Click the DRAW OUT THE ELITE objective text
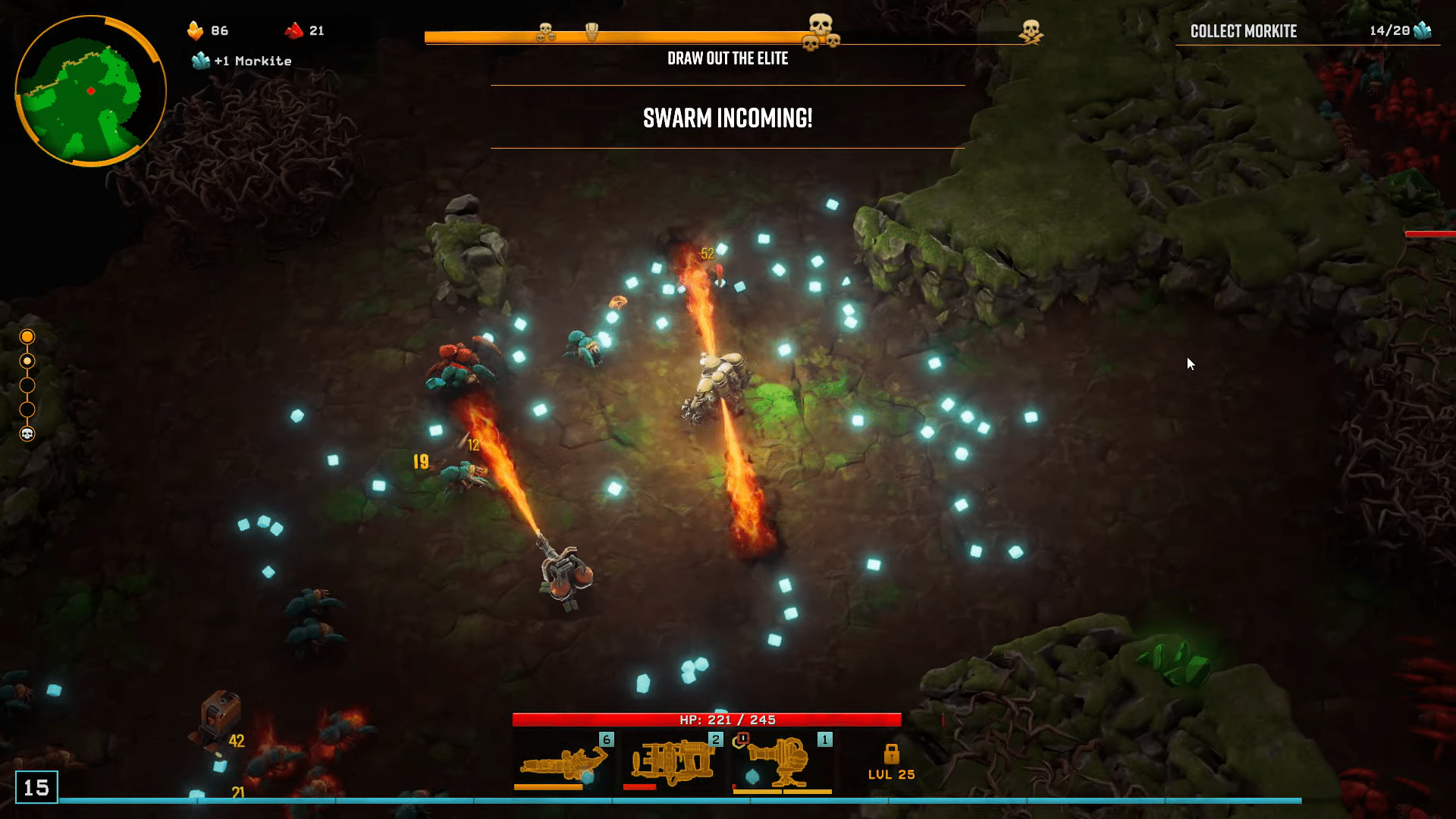The width and height of the screenshot is (1456, 819). click(x=727, y=58)
